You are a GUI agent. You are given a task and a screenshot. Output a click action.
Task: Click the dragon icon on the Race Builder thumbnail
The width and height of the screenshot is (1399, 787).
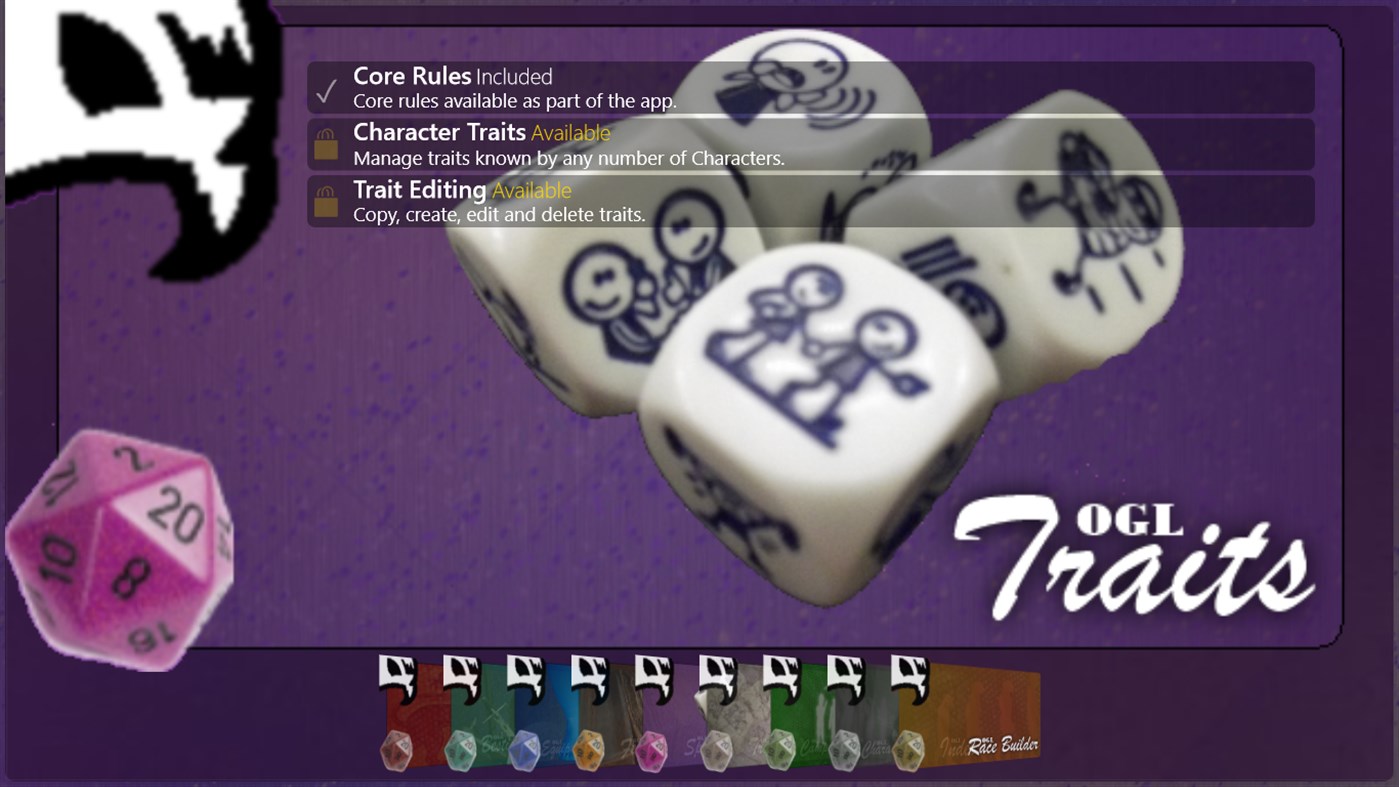point(910,679)
